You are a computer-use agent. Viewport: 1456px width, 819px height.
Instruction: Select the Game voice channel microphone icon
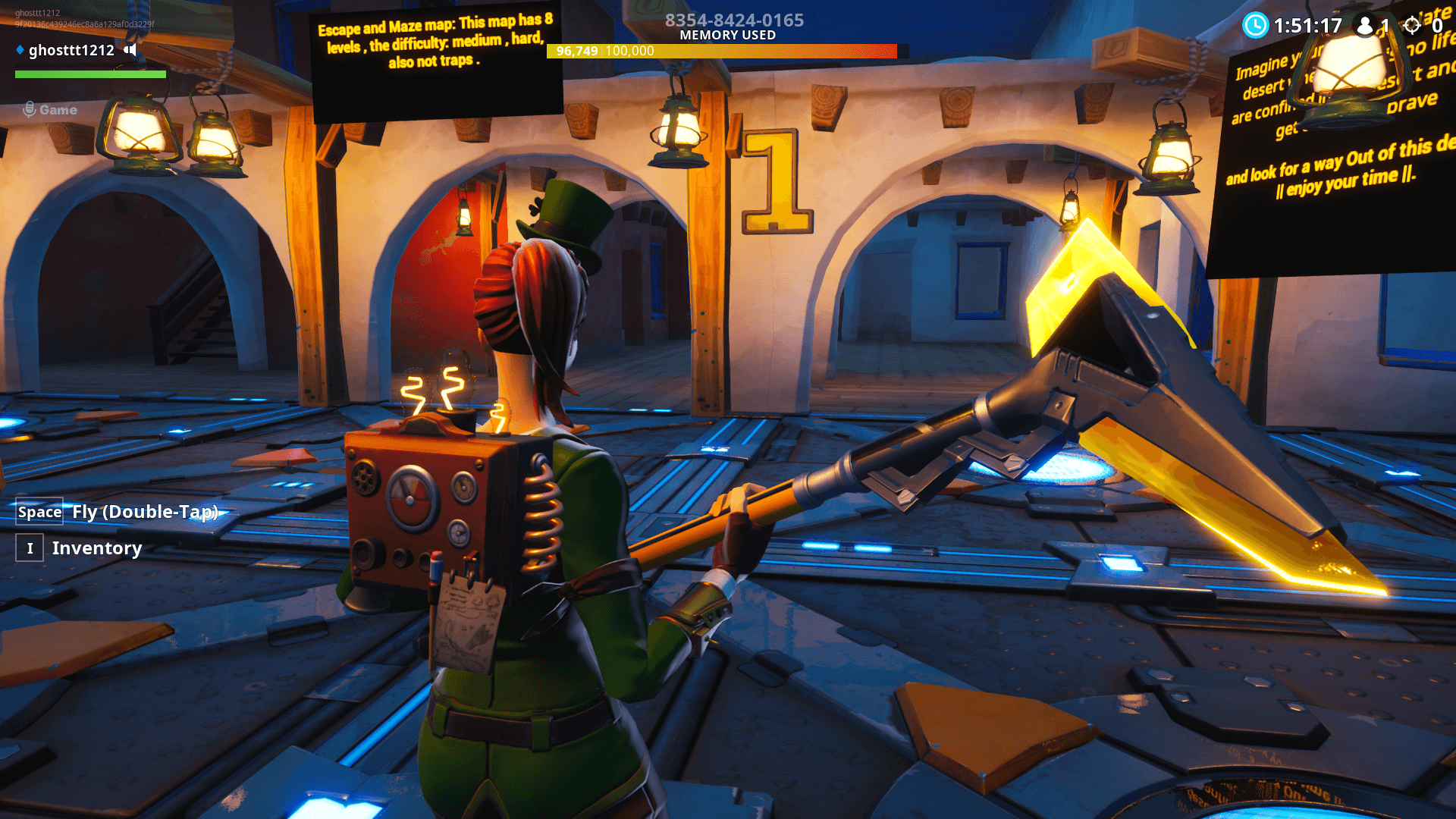coord(30,109)
